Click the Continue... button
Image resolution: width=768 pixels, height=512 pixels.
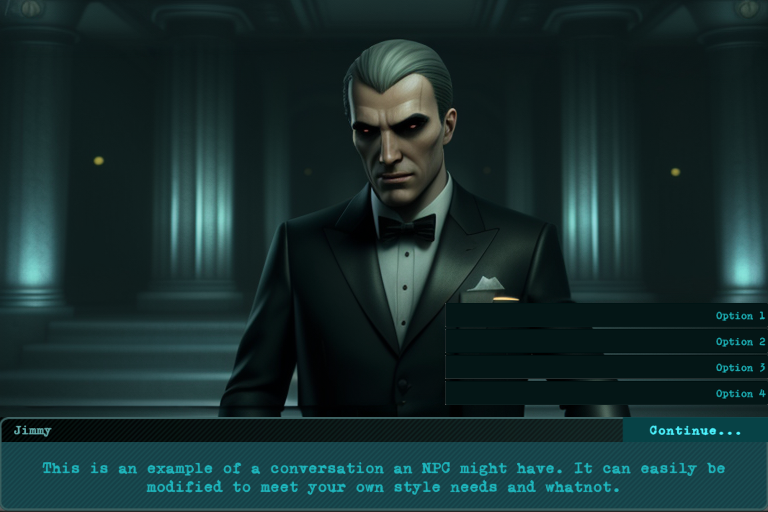coord(695,431)
